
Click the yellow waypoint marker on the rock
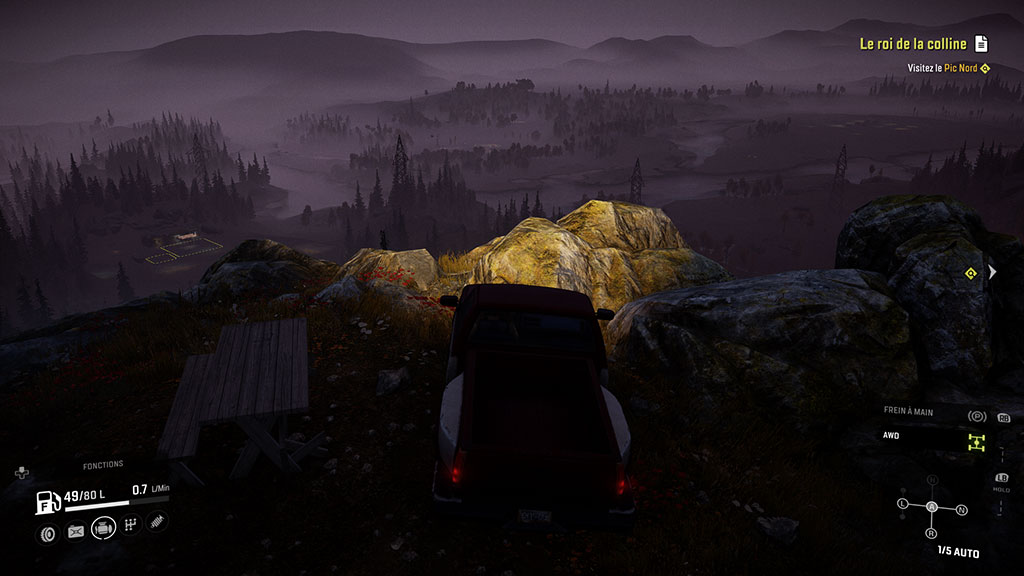click(x=970, y=273)
